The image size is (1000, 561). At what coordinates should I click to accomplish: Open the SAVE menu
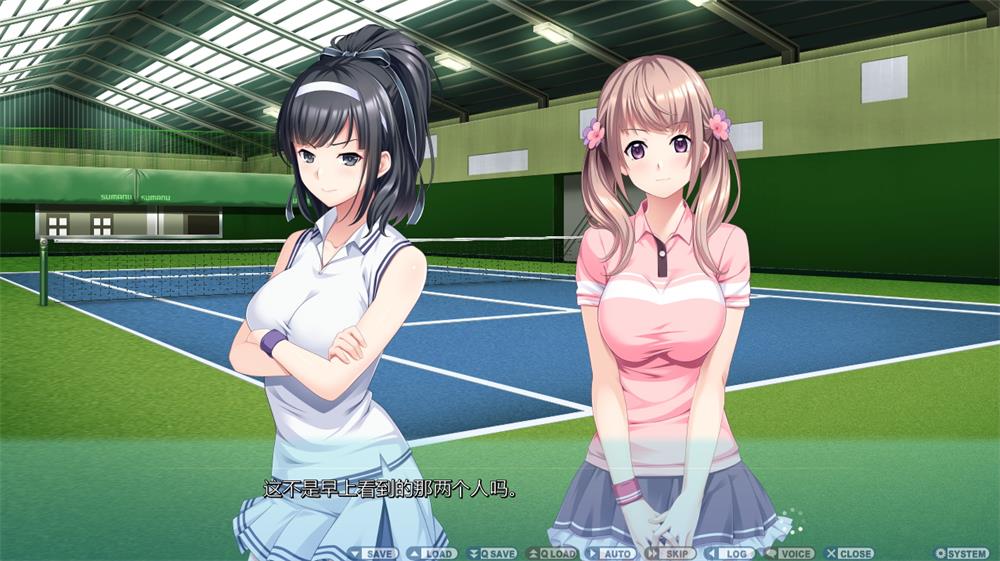click(x=374, y=553)
